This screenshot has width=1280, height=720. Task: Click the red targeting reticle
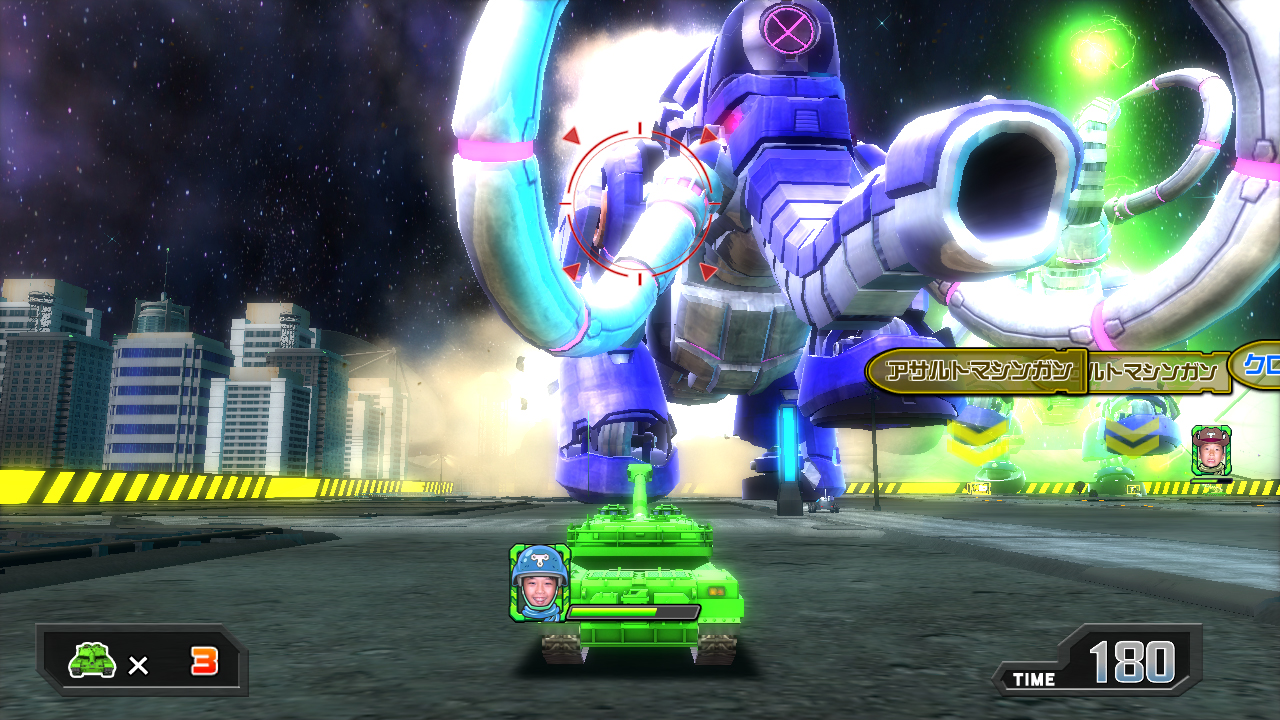click(x=640, y=205)
